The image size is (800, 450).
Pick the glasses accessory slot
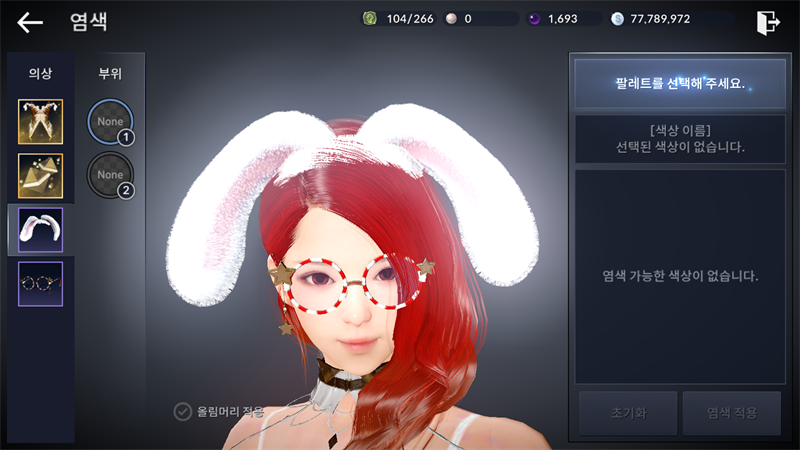tap(40, 284)
